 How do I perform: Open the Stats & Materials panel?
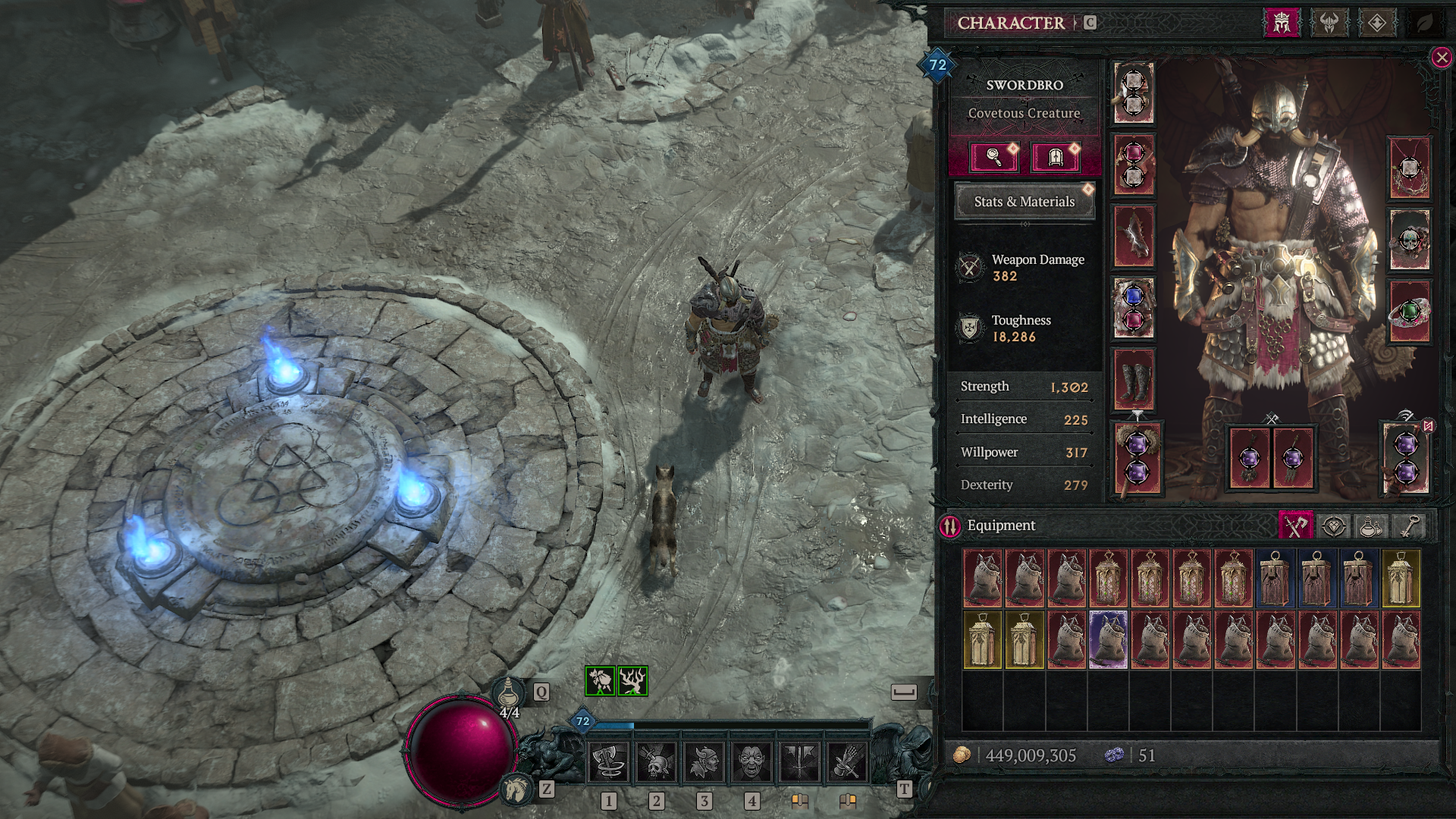pos(1024,202)
